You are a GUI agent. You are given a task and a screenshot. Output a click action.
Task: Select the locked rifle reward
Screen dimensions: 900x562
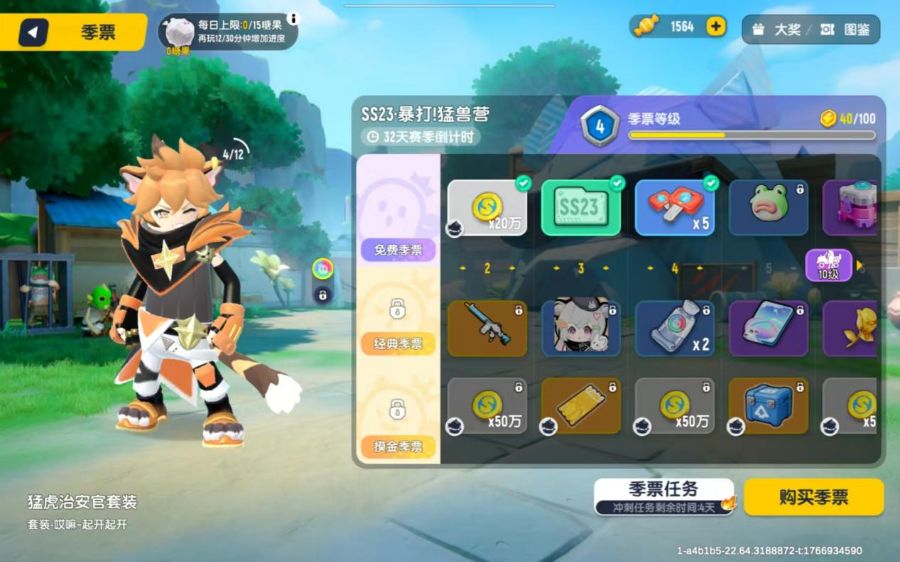(x=487, y=328)
